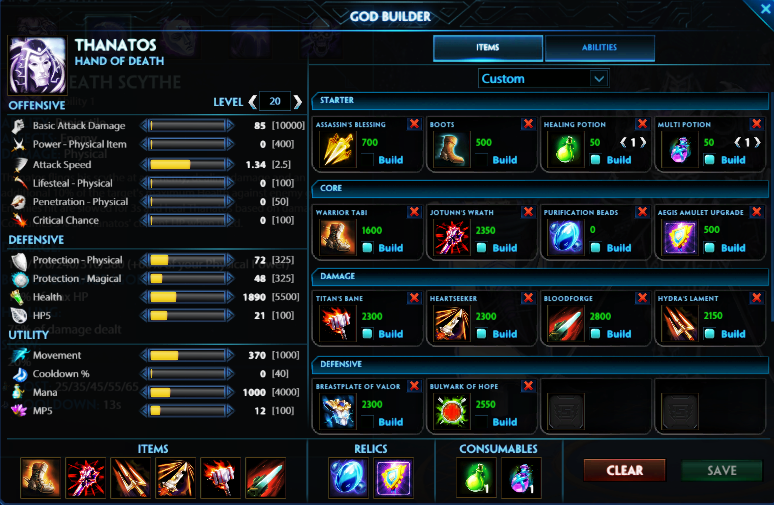Increase god level with right arrow
Screen dimensions: 774x505
click(x=297, y=101)
